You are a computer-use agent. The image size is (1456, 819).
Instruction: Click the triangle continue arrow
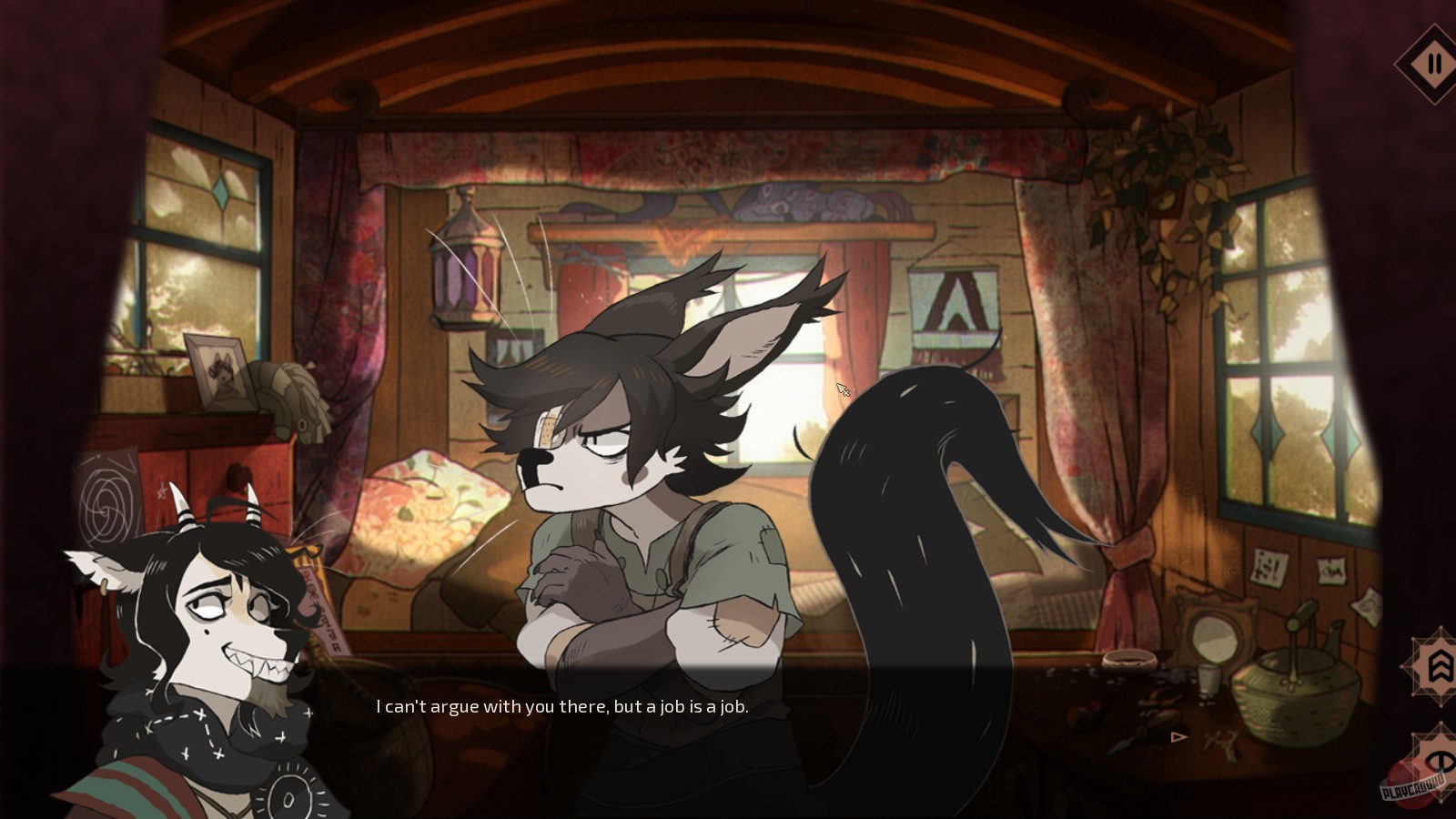[x=1177, y=738]
